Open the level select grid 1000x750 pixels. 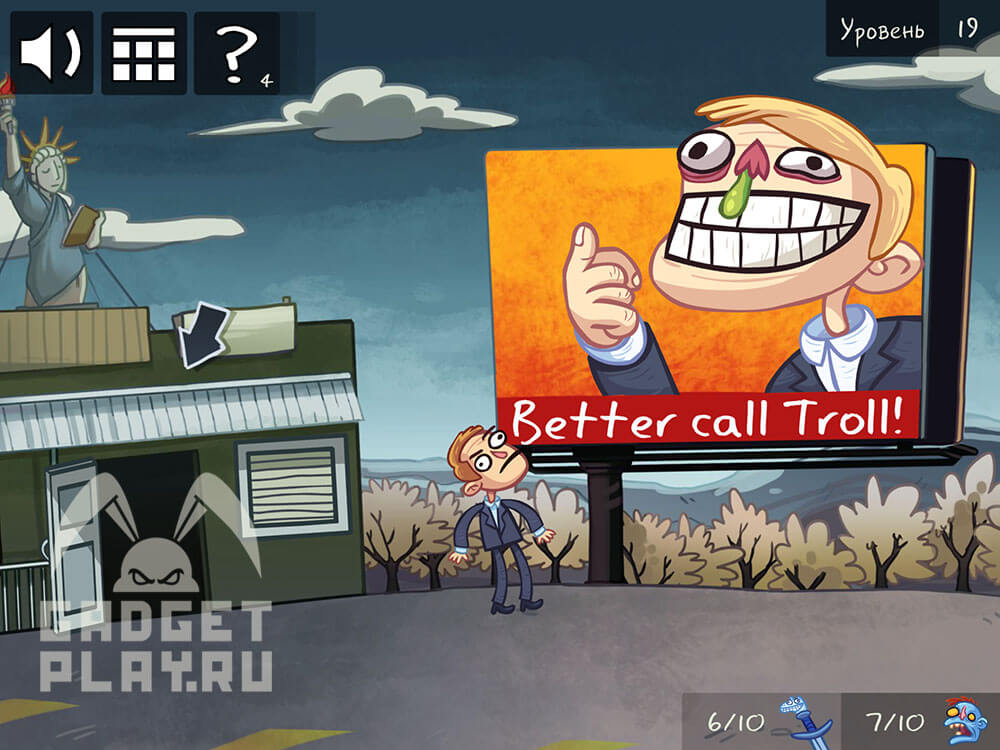pyautogui.click(x=143, y=53)
